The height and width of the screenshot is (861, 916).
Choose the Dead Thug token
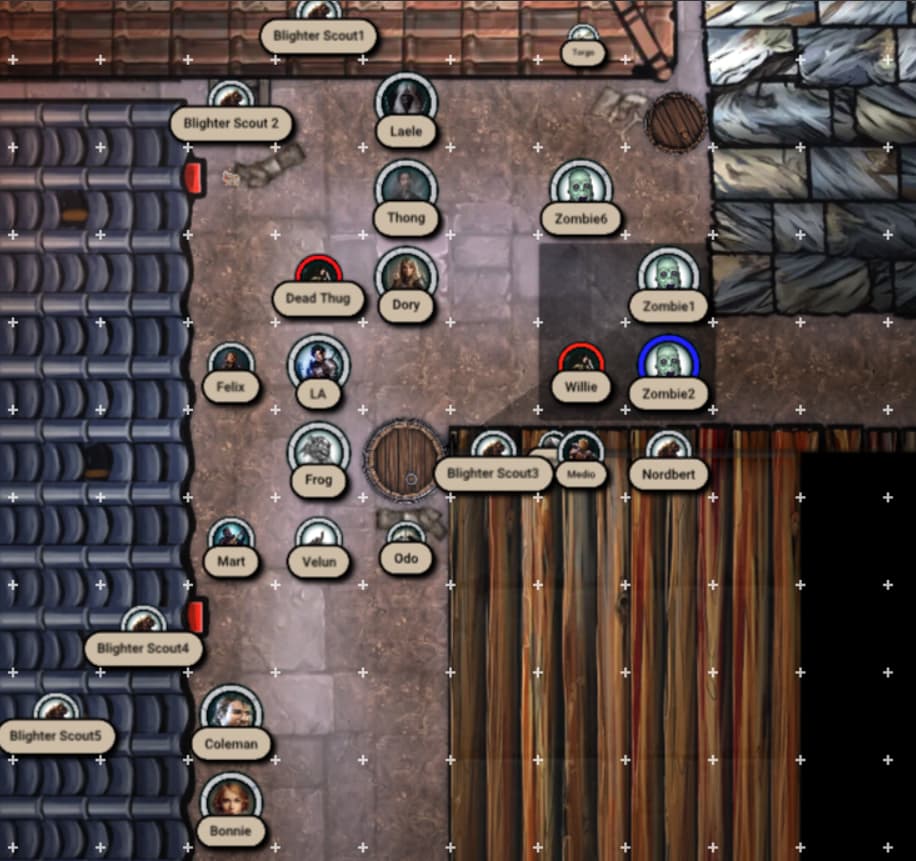pos(319,276)
